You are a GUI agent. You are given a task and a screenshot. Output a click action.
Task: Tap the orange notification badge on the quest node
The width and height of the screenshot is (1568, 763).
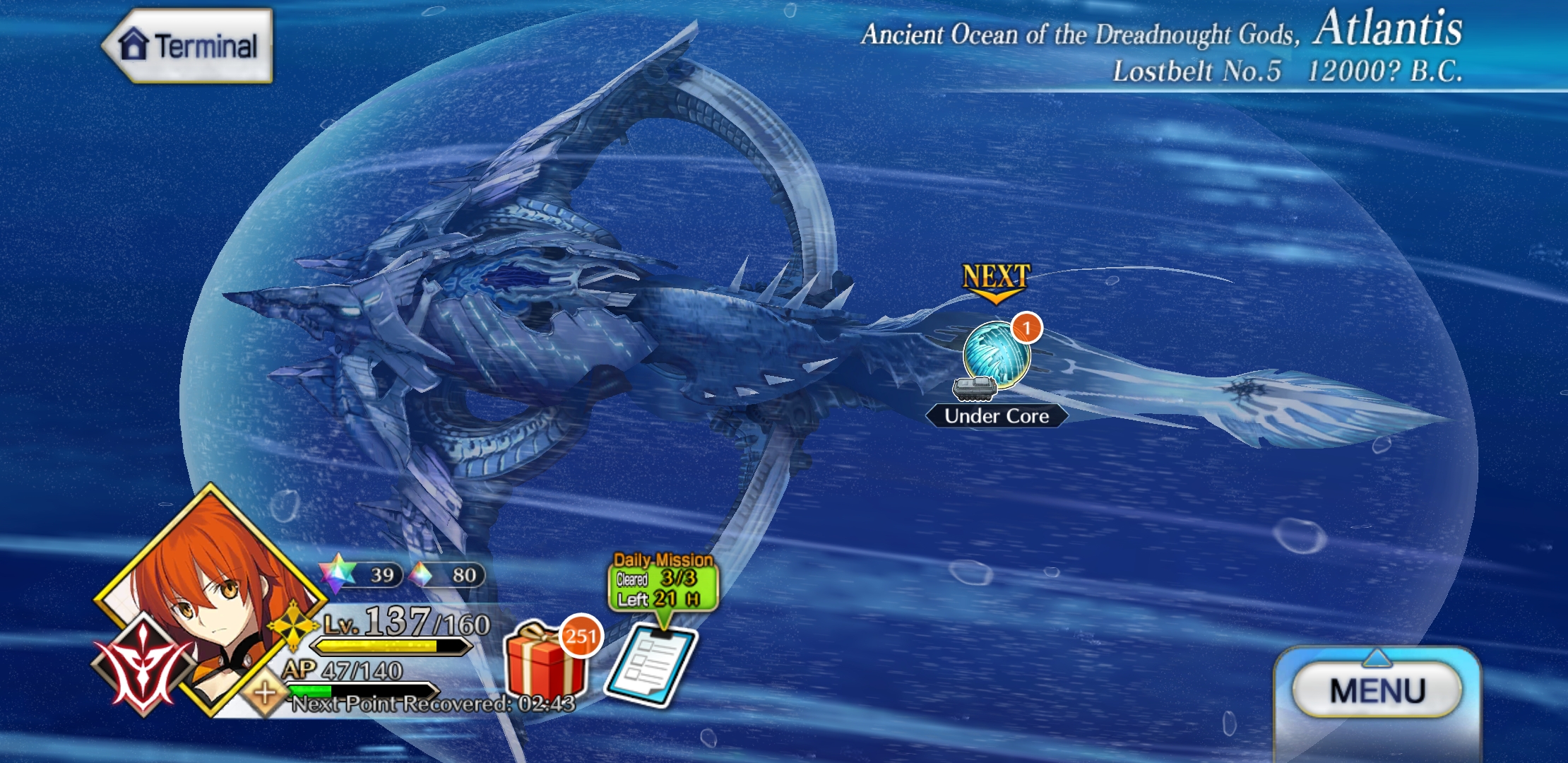(x=1026, y=329)
